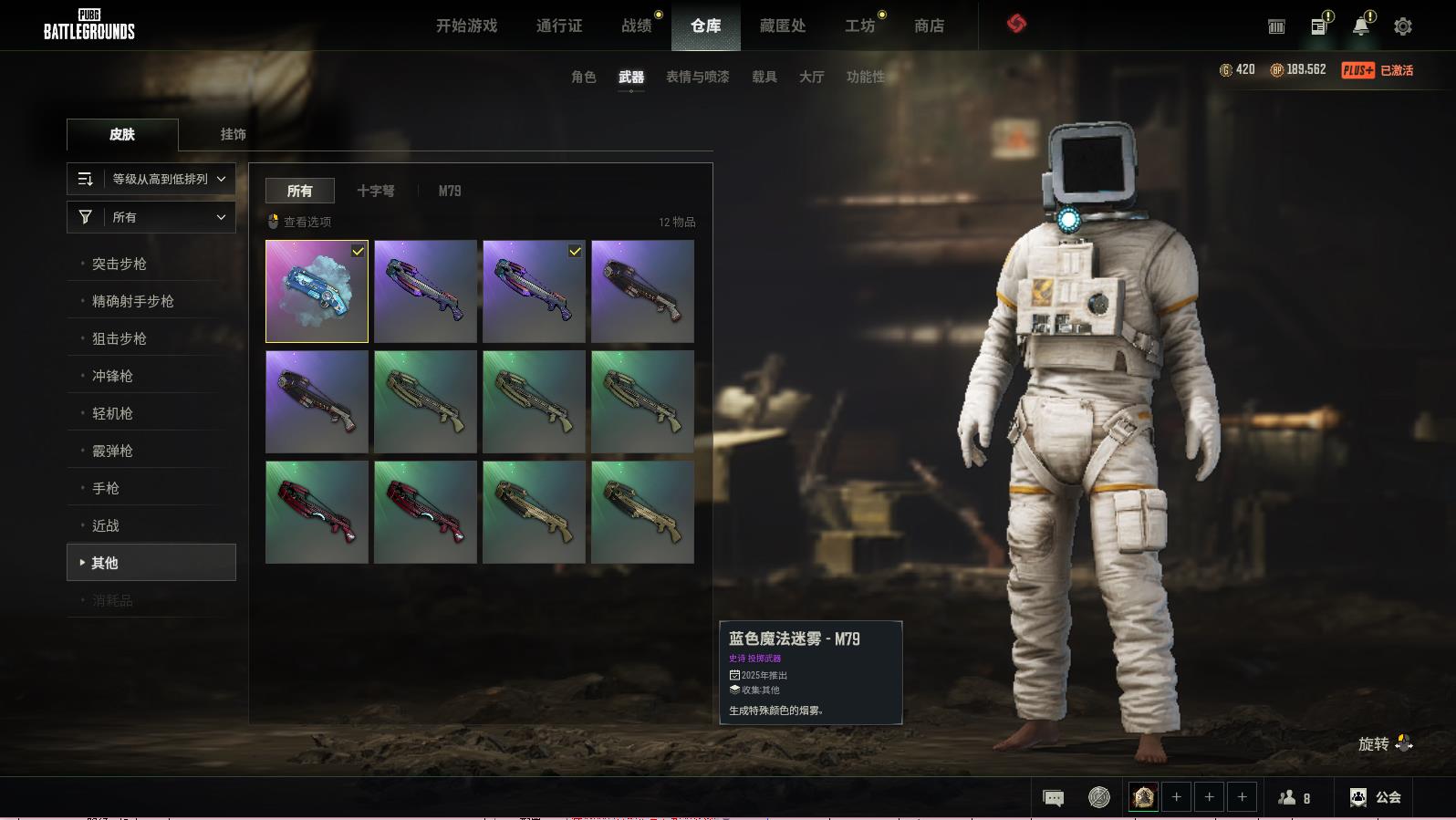This screenshot has height=820, width=1456.
Task: Open the friends list icon
Action: coord(1294,798)
